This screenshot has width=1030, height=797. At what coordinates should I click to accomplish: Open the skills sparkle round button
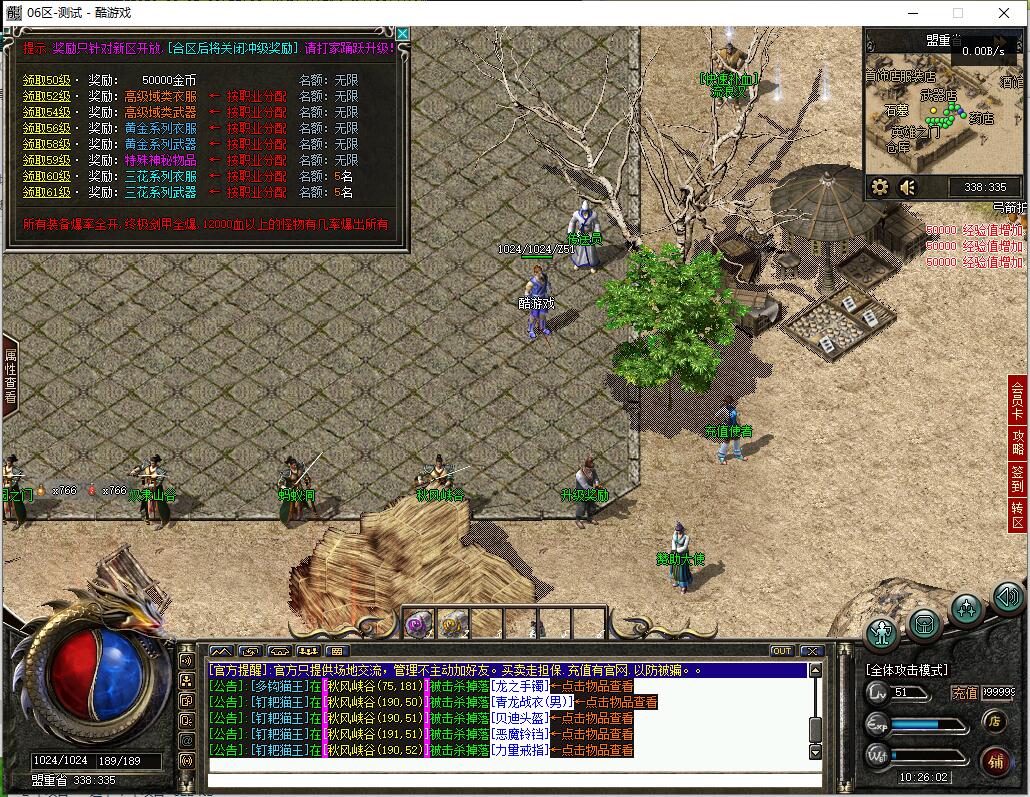pyautogui.click(x=967, y=609)
